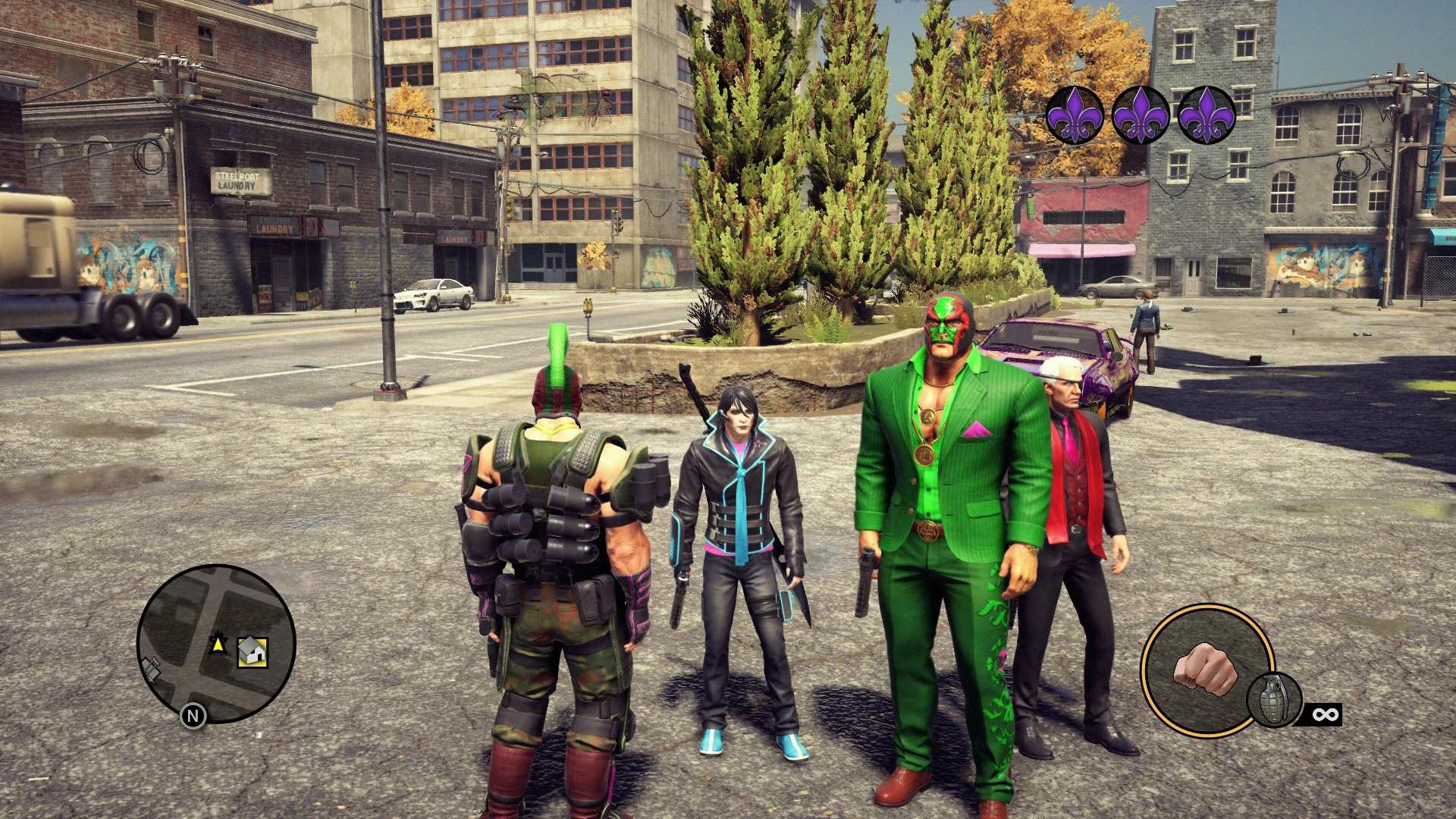Click the N compass indicator below the minimap

coord(194,715)
